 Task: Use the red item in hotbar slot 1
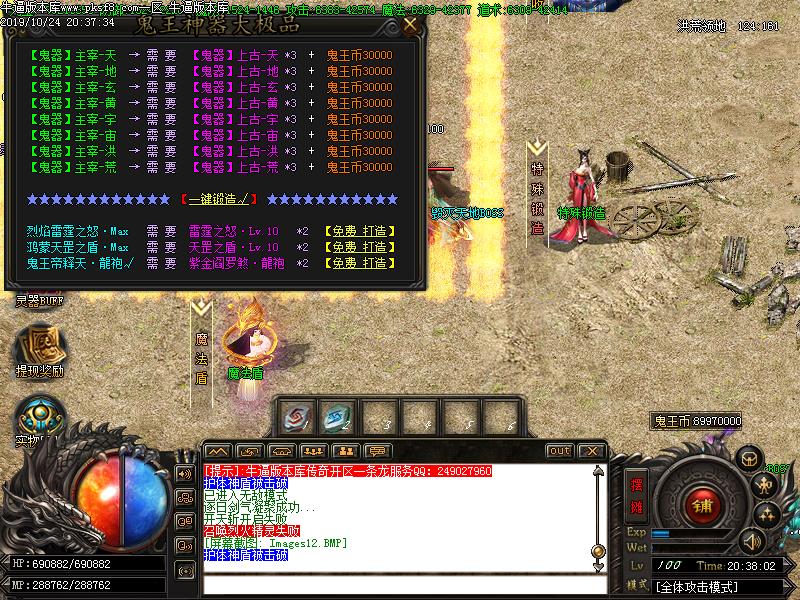click(296, 417)
